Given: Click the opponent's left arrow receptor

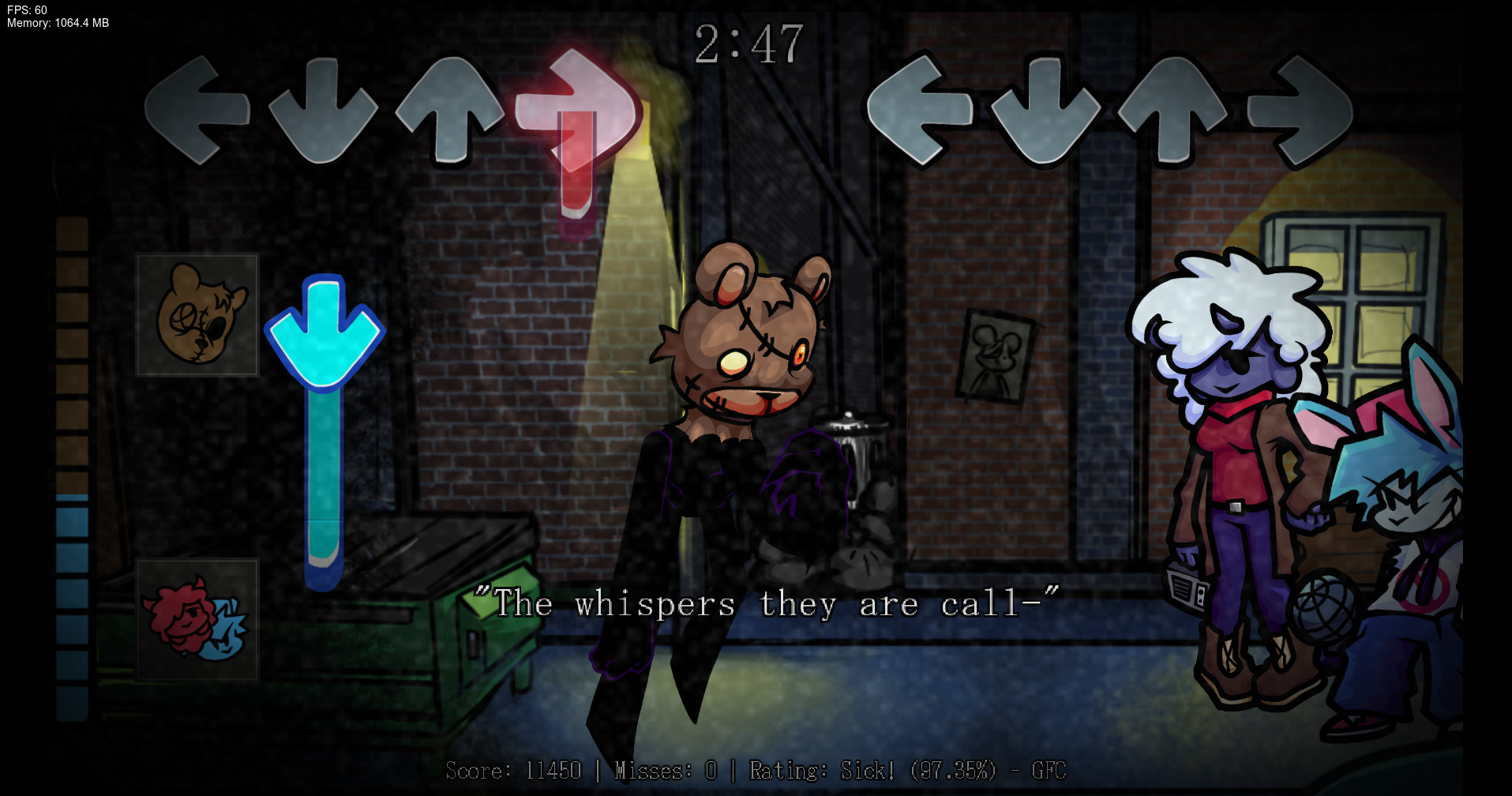Looking at the screenshot, I should click(197, 111).
